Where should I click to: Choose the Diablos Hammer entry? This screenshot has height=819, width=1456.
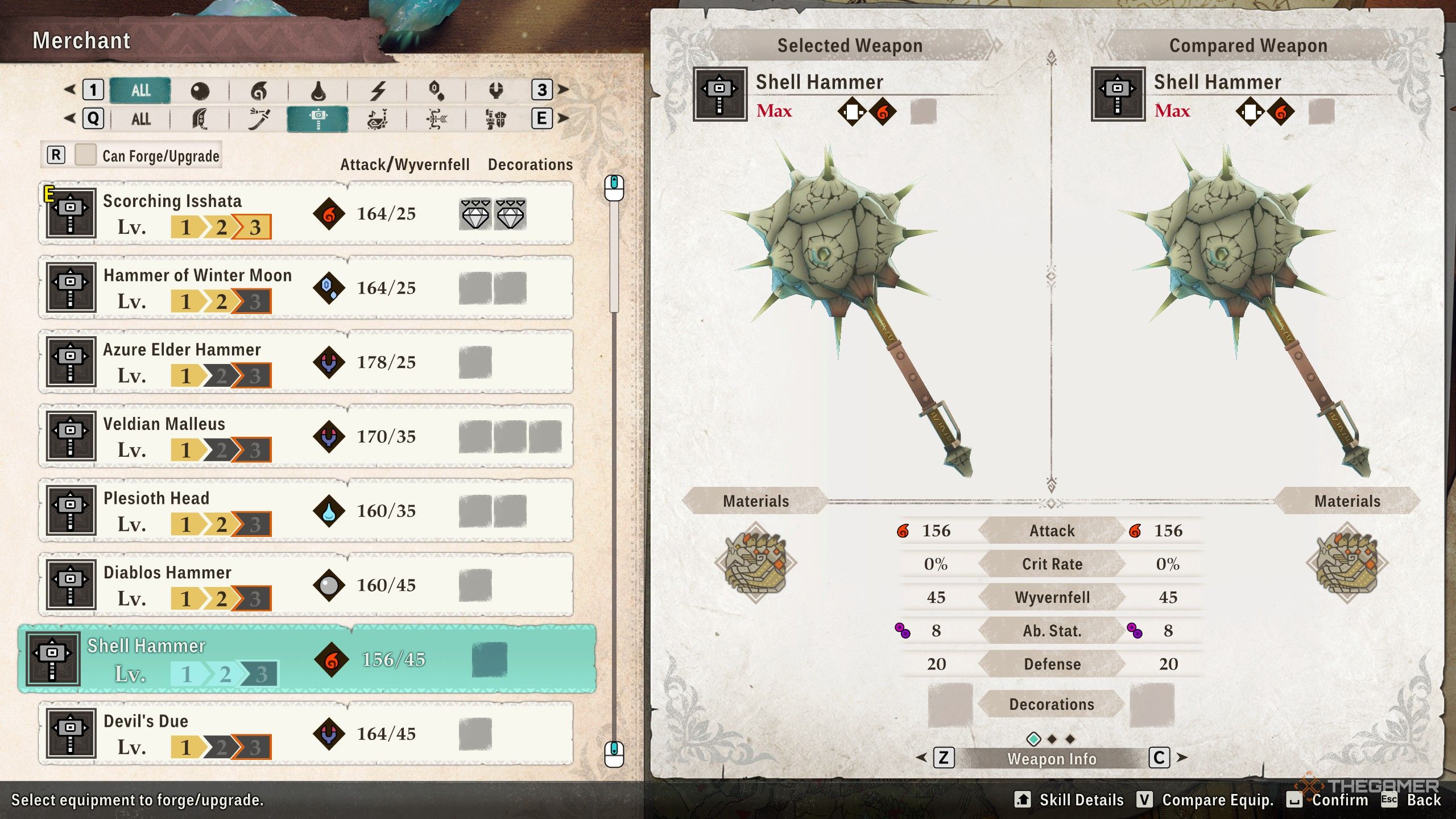click(306, 585)
